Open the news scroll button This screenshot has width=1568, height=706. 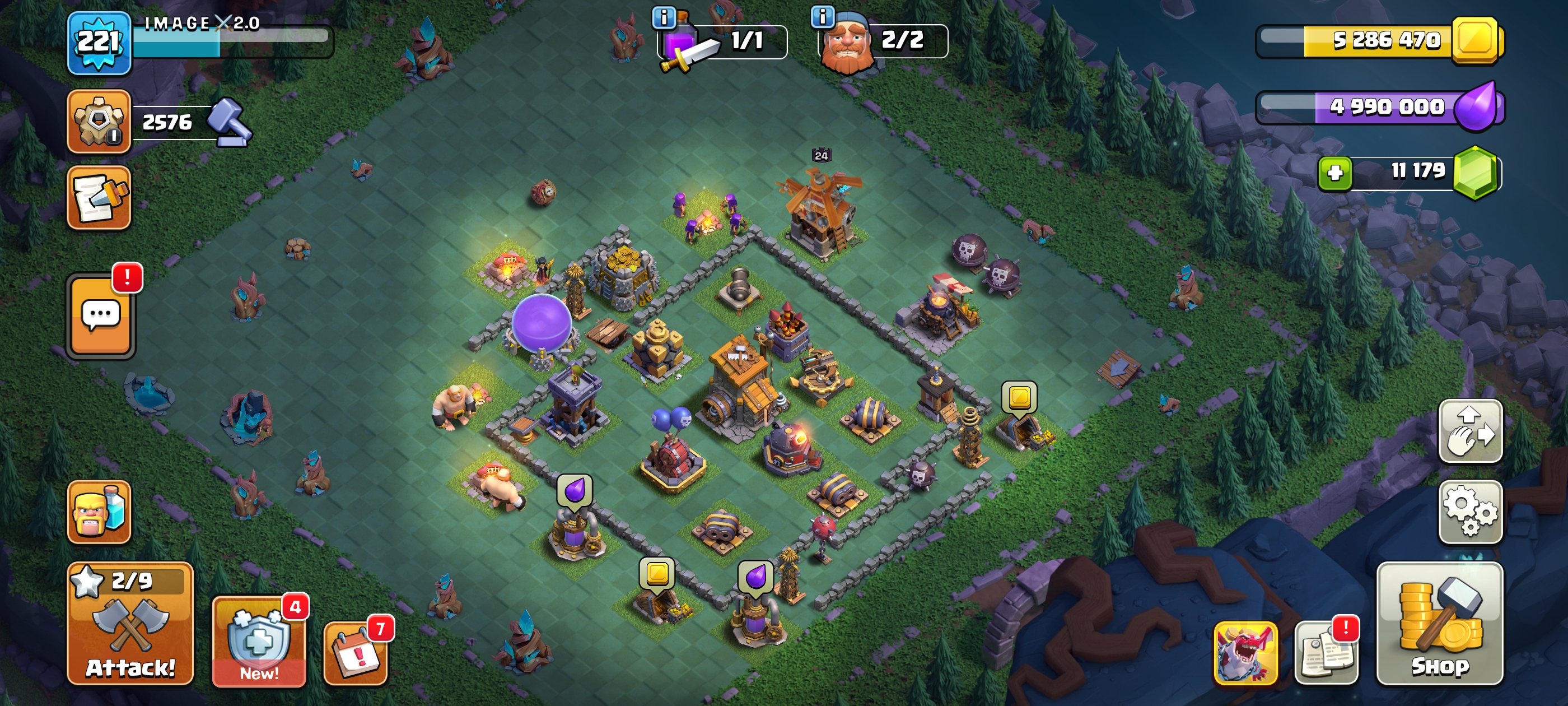(x=1326, y=652)
